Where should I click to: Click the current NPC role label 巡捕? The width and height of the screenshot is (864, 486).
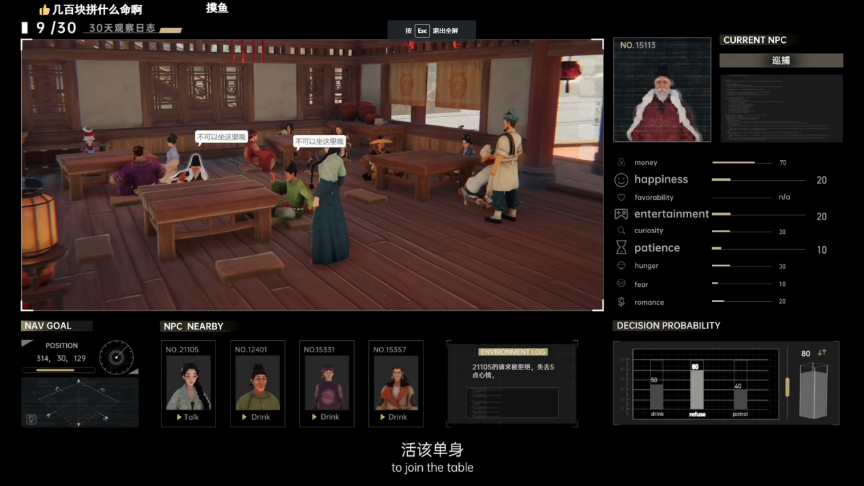click(779, 60)
